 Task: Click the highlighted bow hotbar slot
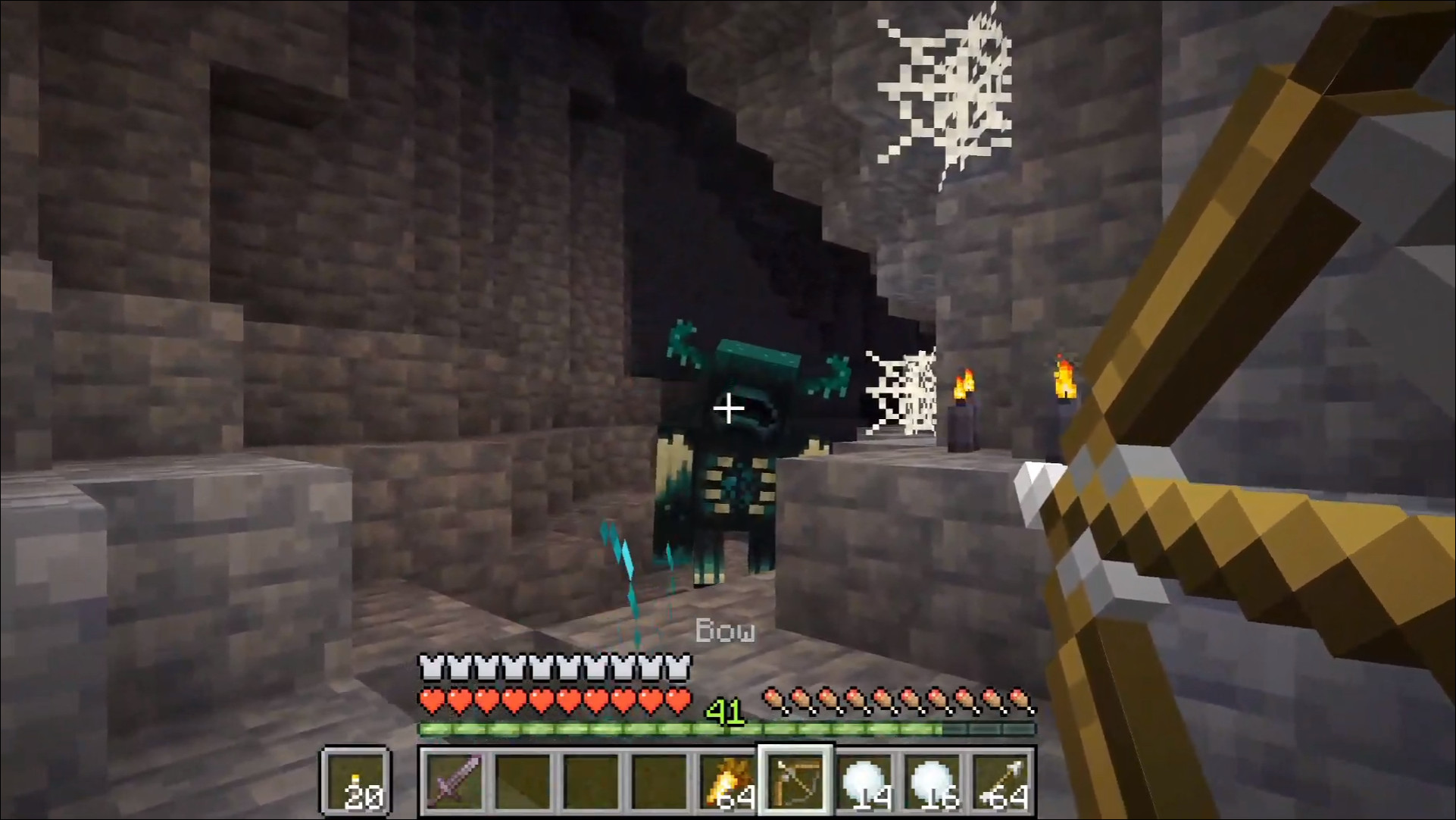(x=796, y=781)
